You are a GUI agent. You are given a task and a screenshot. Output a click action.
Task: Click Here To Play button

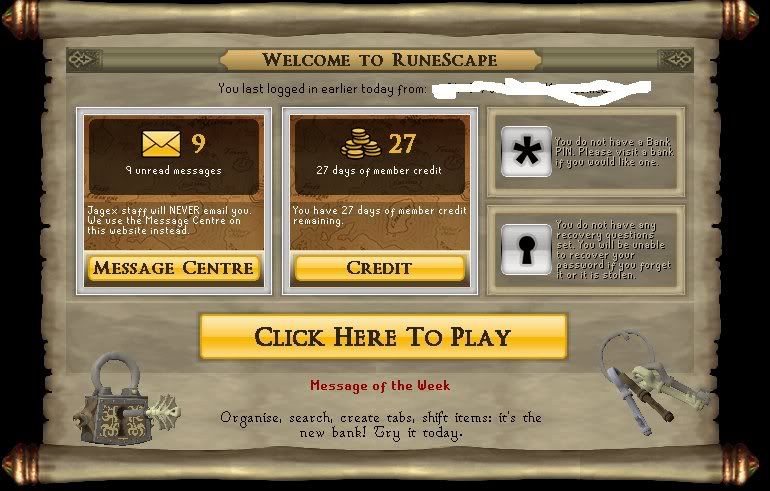pos(383,336)
